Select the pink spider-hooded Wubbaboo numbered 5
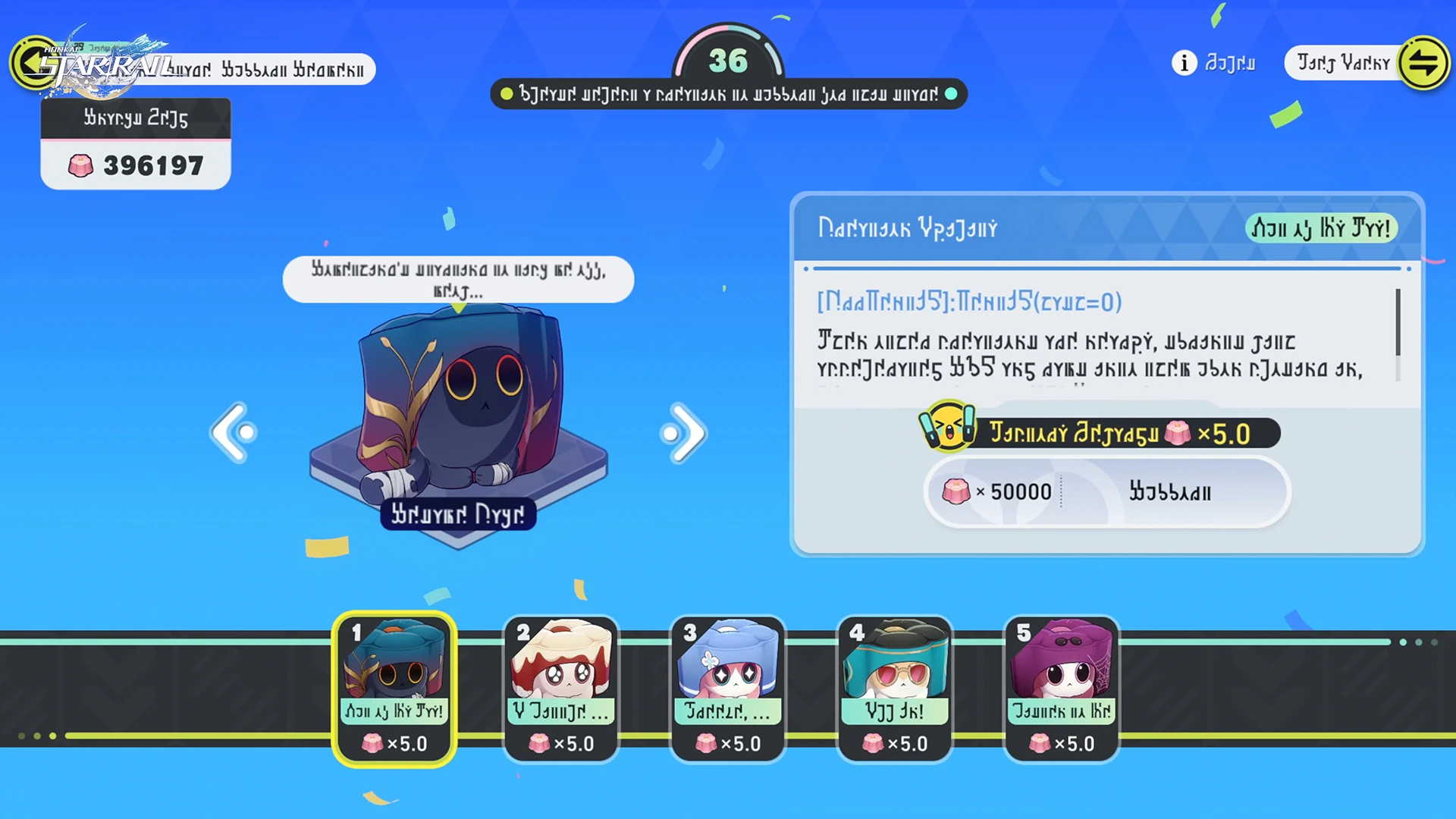Screen dimensions: 1456x819 click(1062, 686)
